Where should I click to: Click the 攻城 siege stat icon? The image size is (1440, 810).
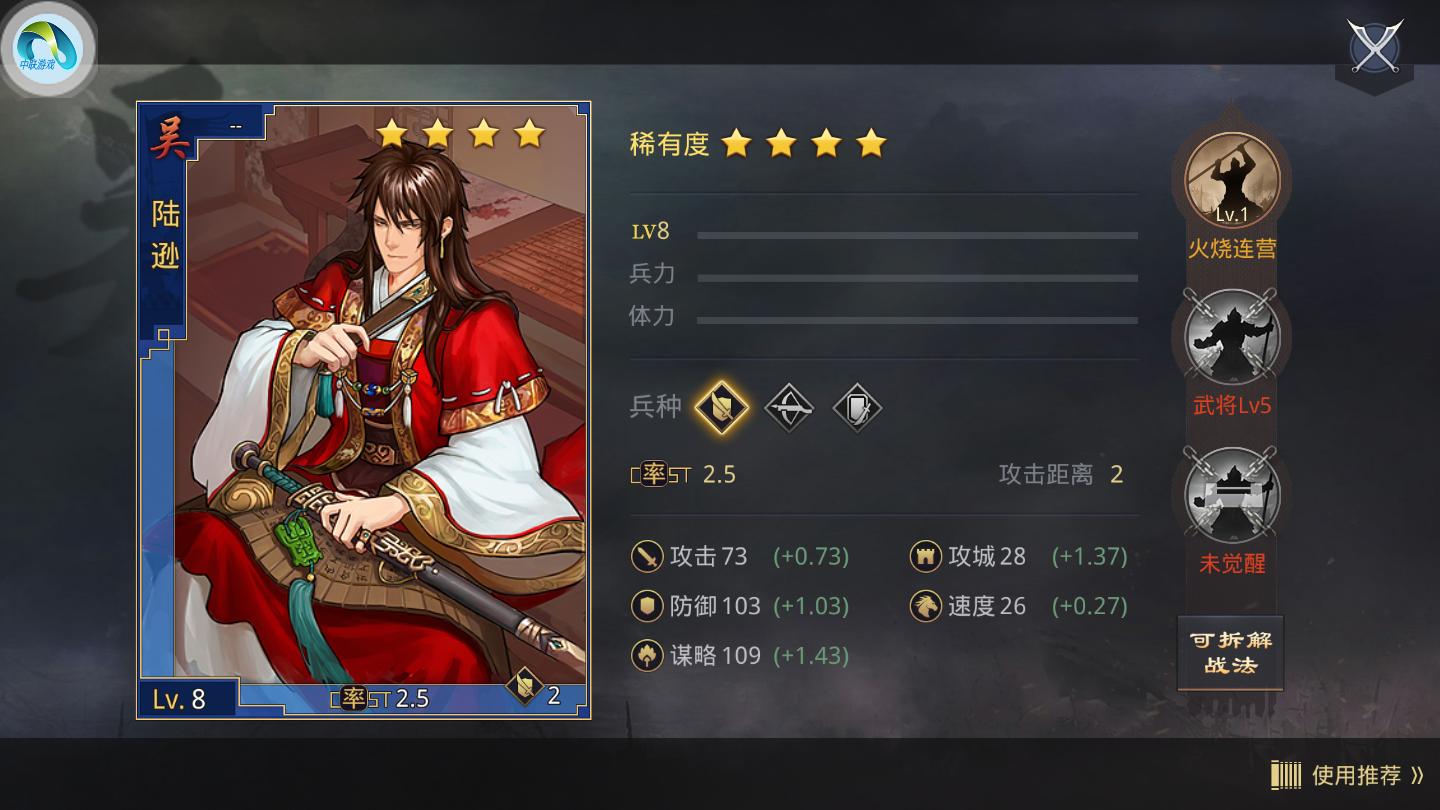(x=926, y=557)
